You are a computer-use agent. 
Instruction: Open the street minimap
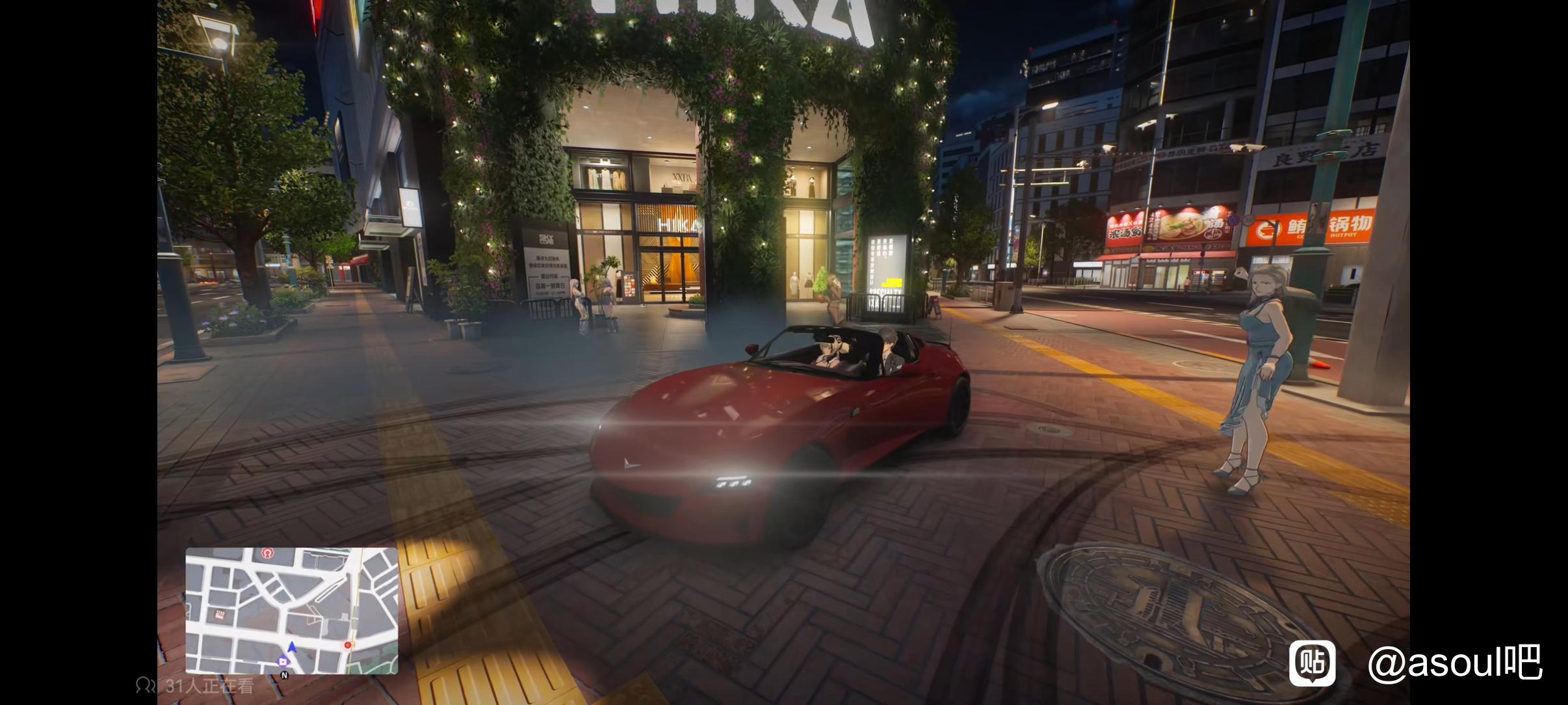[x=291, y=610]
